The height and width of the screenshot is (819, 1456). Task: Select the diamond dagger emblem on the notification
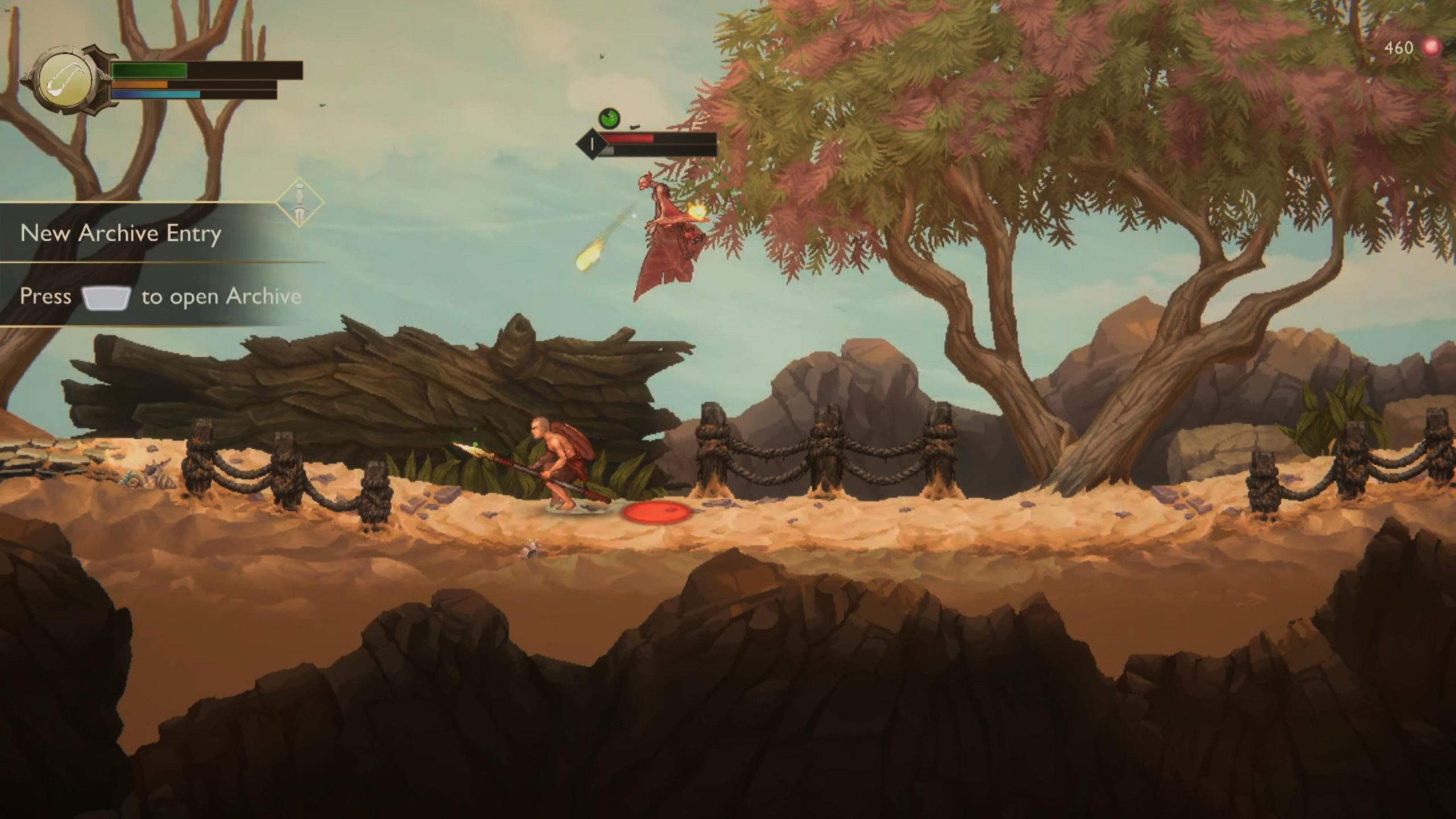[300, 202]
